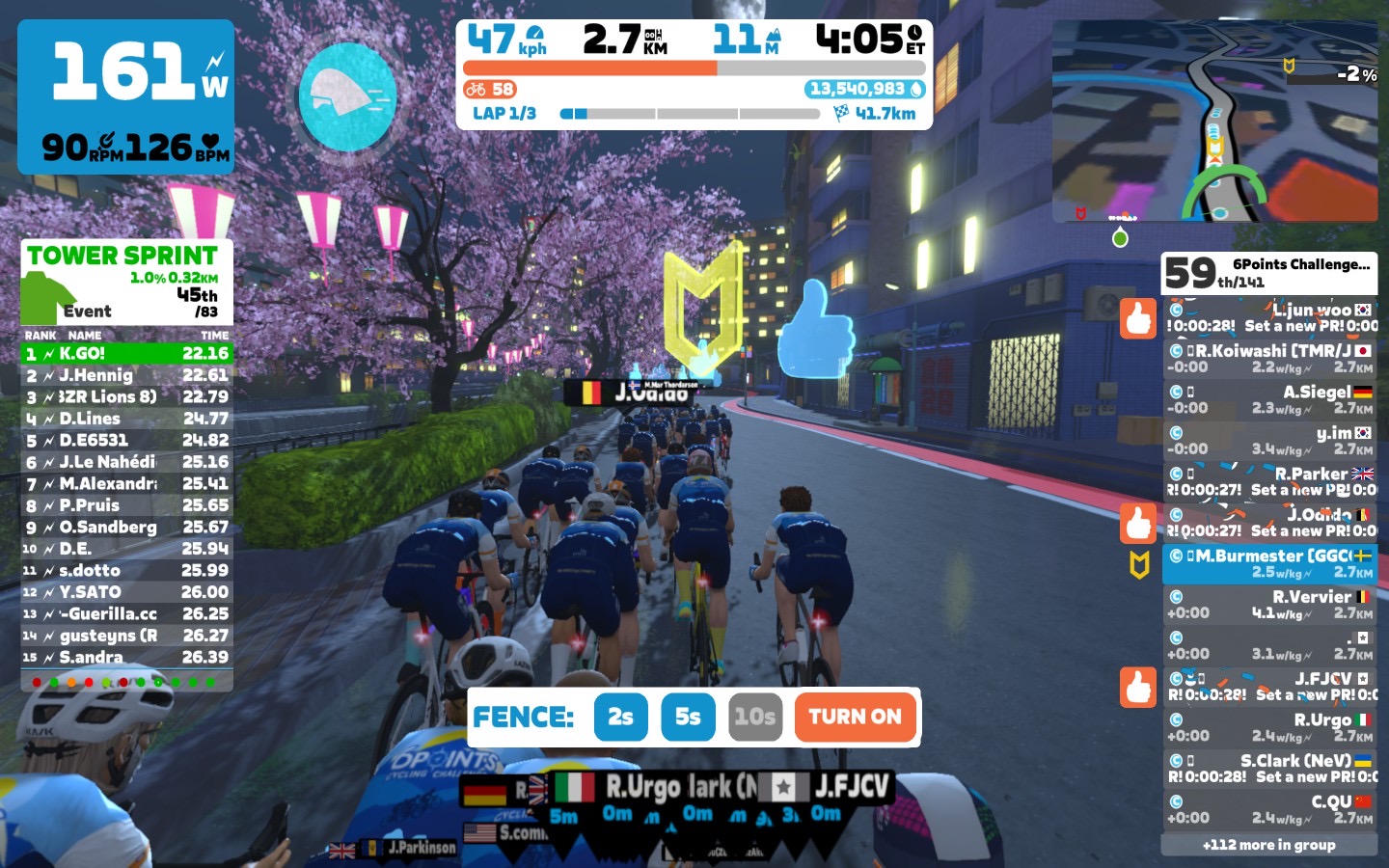Set the fence to 2s
This screenshot has height=868, width=1389.
click(x=620, y=717)
